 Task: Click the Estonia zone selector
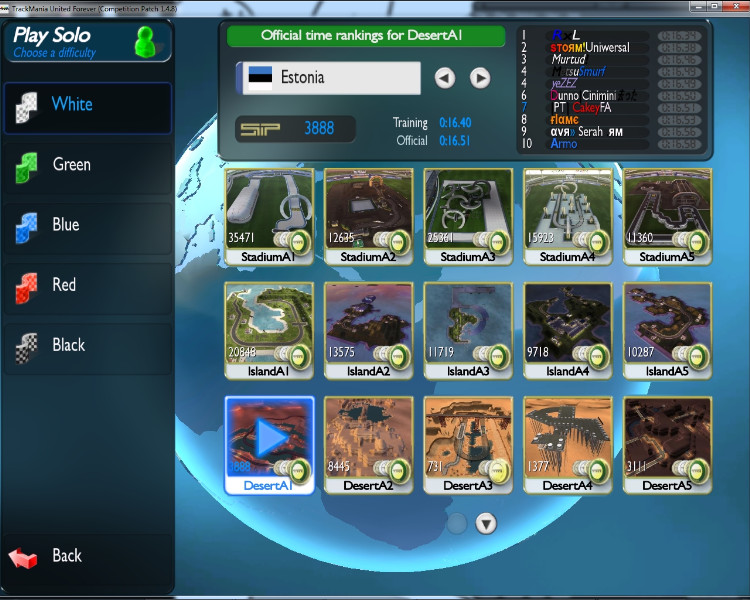coord(328,78)
